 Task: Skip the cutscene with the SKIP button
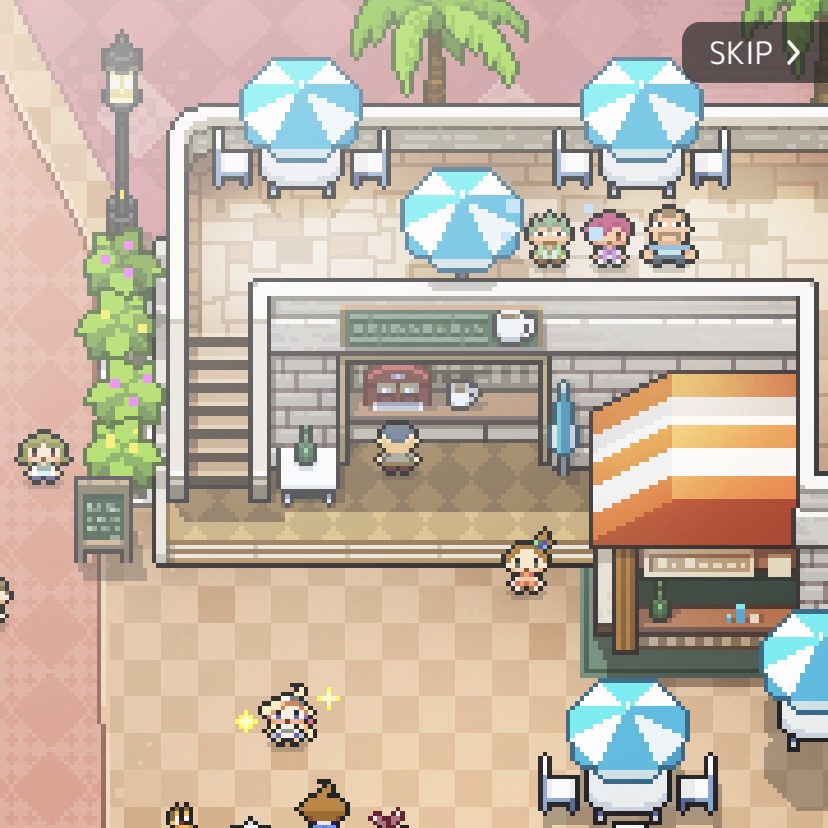coord(755,53)
